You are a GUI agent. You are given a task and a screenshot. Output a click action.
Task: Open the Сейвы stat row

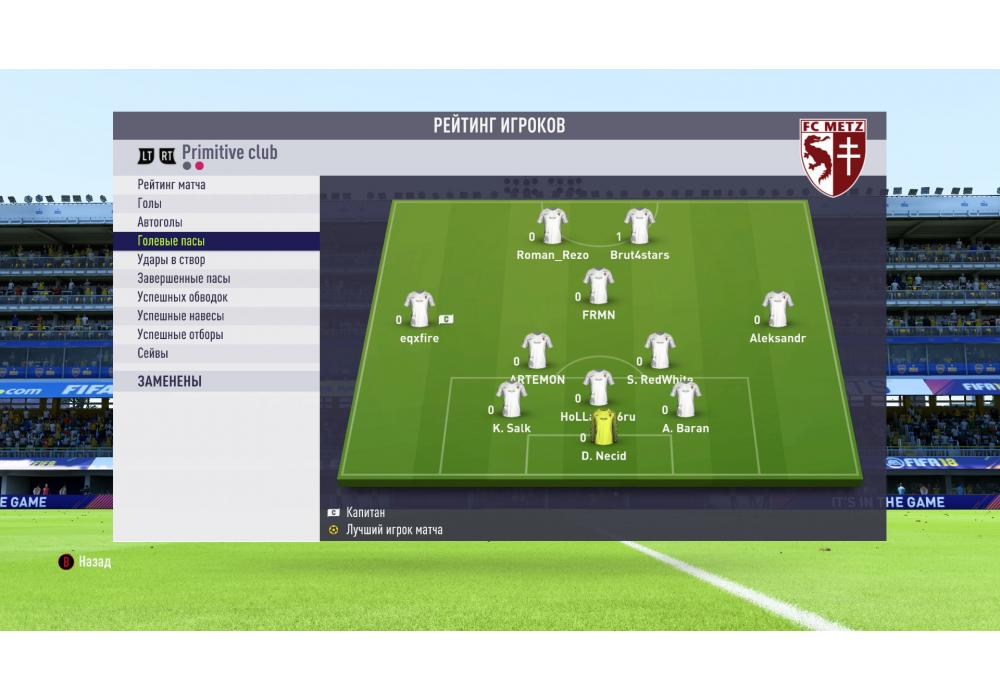click(153, 353)
